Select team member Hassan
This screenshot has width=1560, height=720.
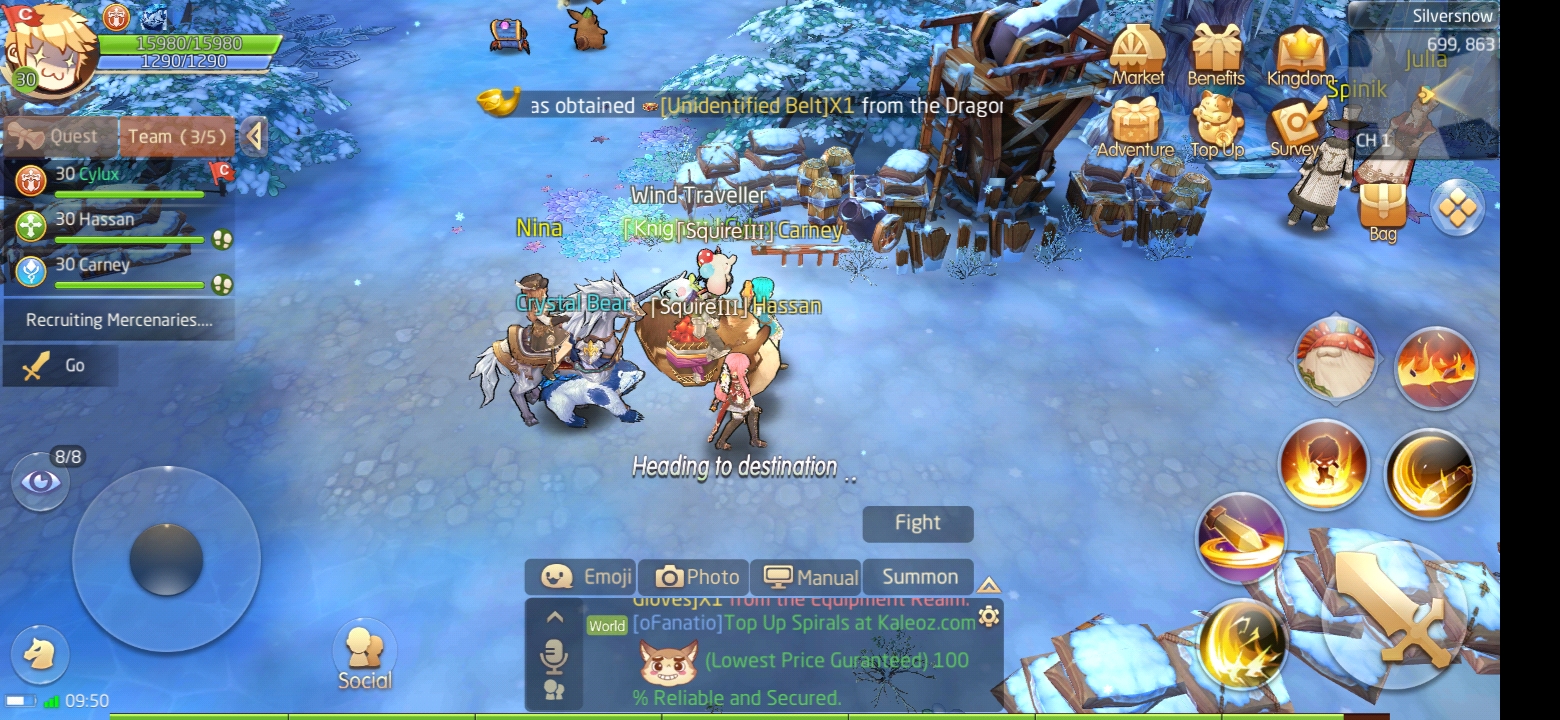(118, 226)
